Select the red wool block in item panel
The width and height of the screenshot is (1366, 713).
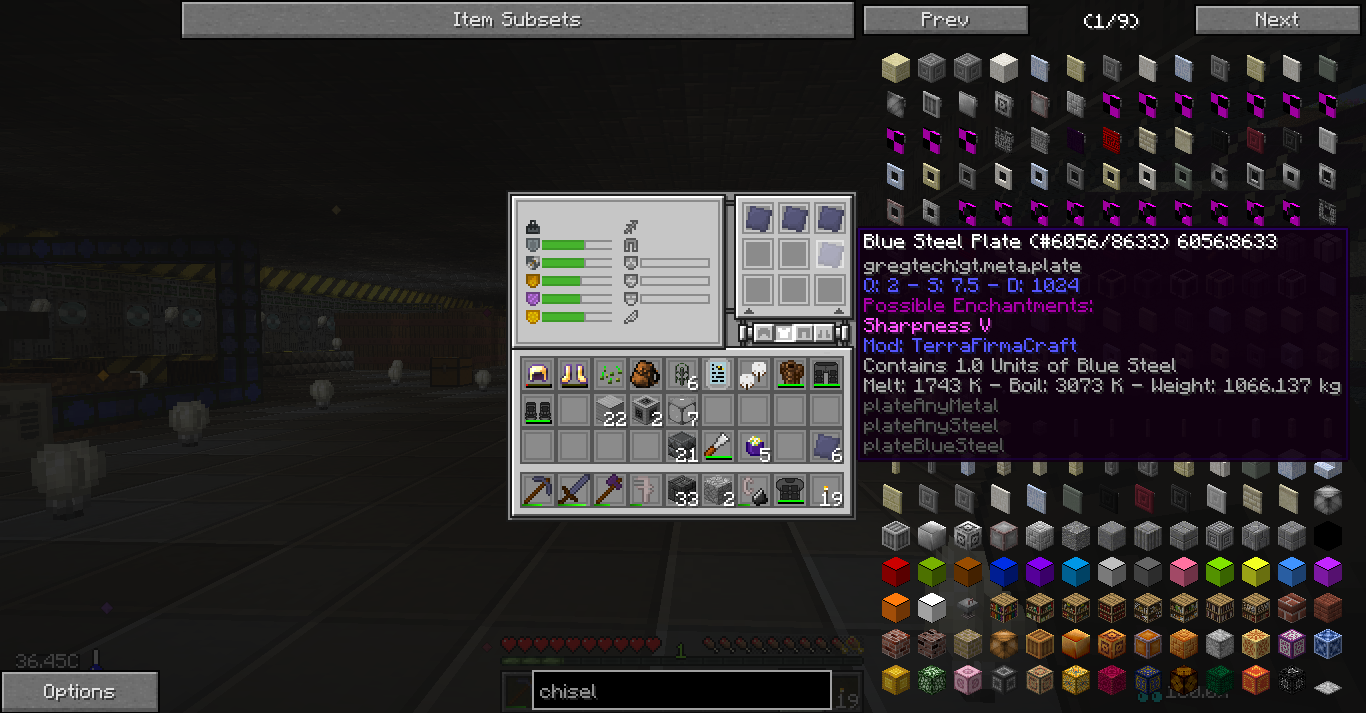coord(895,572)
